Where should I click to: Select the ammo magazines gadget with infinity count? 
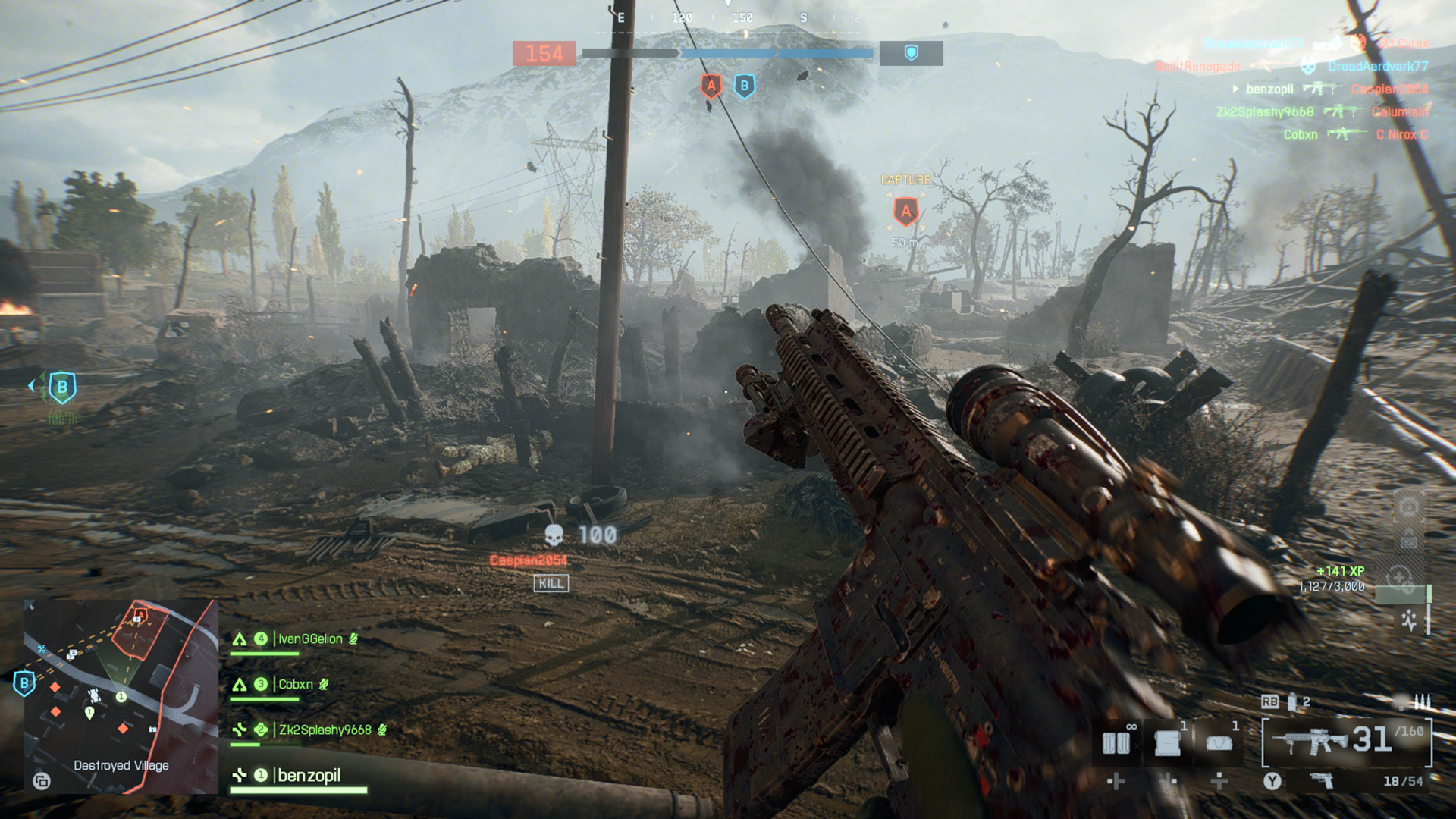pos(1116,743)
